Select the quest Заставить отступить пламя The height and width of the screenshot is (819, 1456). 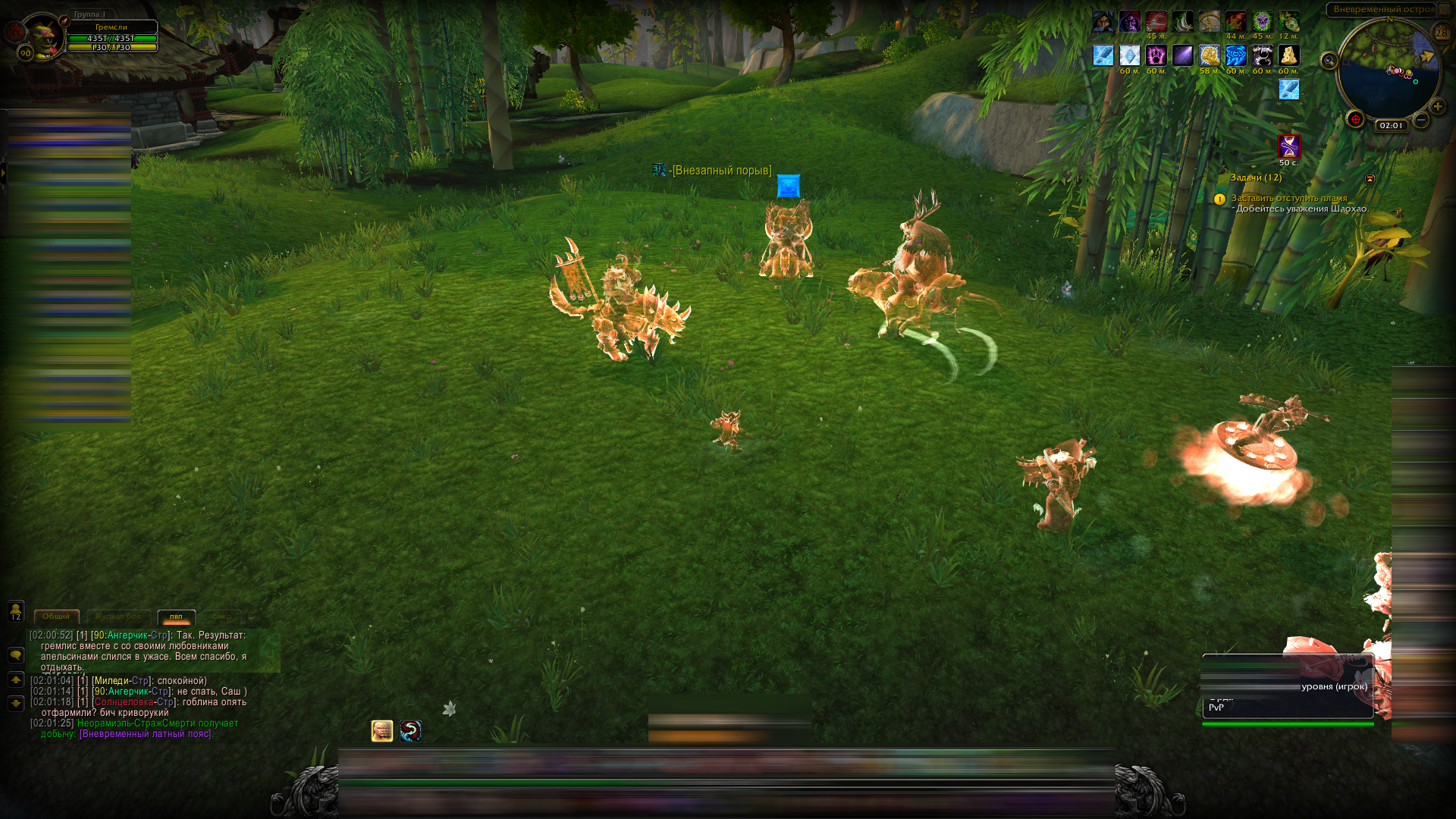[1289, 198]
